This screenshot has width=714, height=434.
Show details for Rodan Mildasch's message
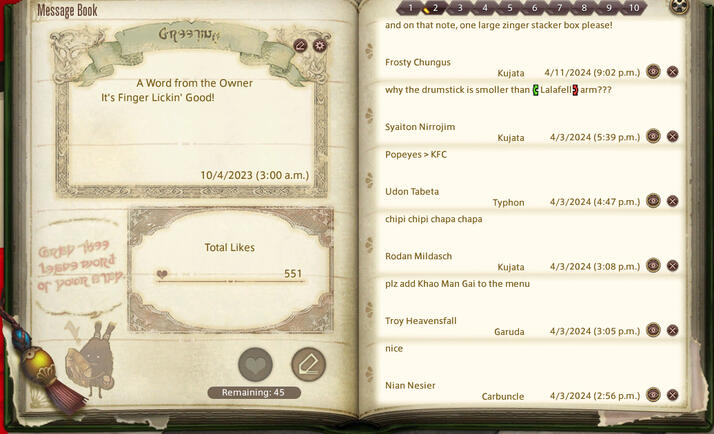click(653, 266)
